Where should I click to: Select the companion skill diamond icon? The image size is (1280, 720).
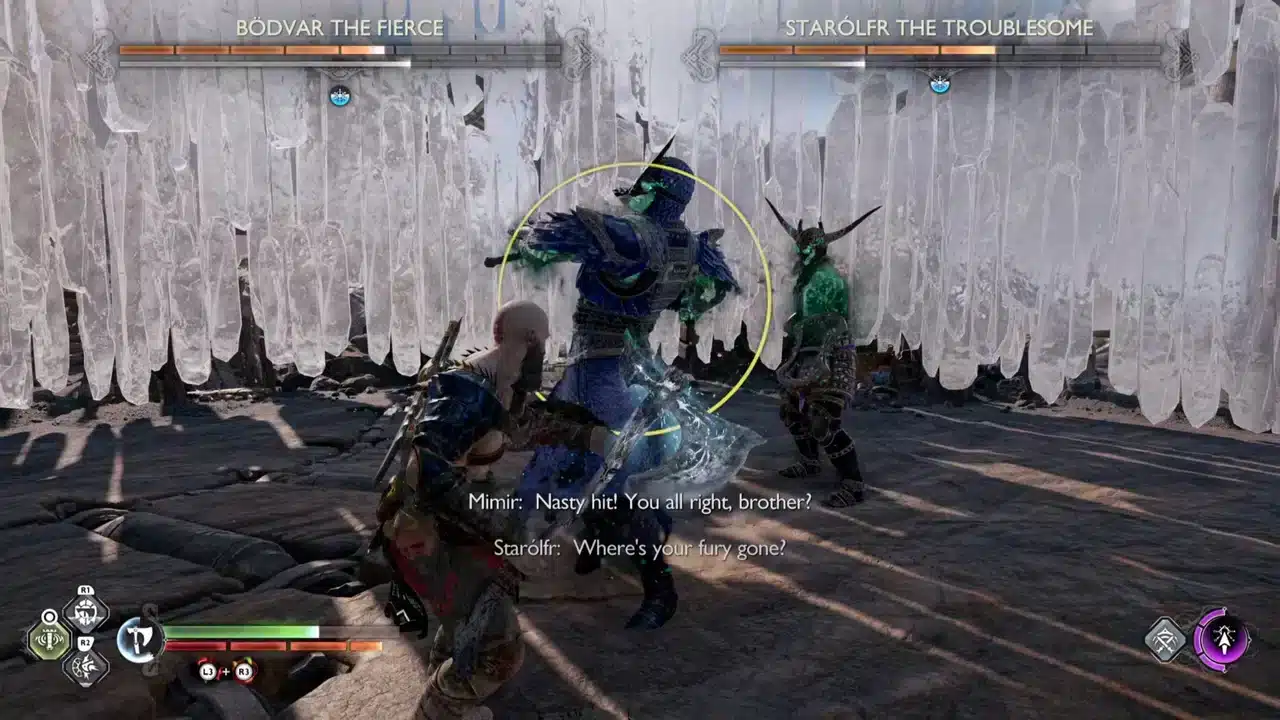click(x=1164, y=637)
